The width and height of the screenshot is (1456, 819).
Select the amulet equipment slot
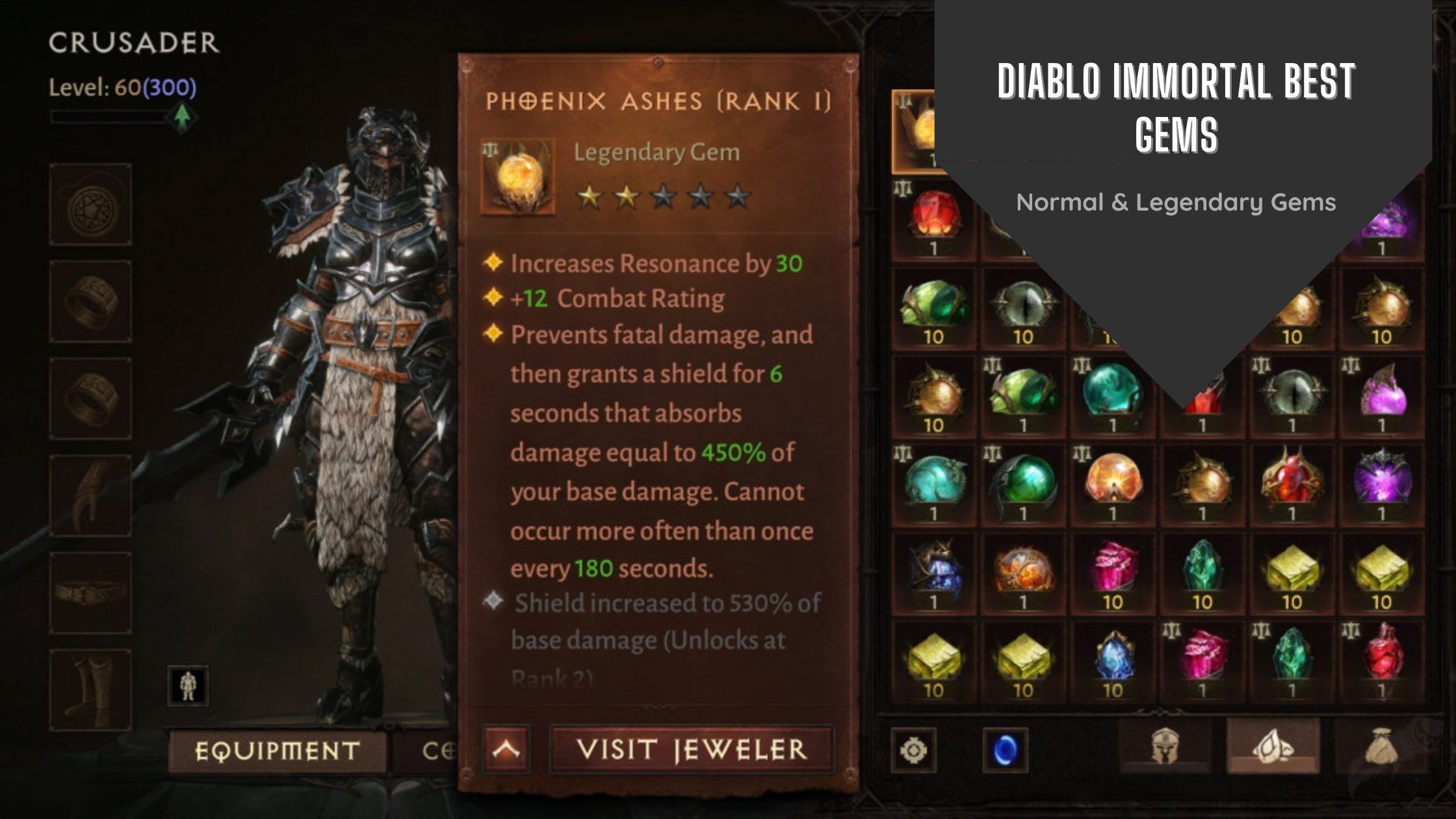(91, 205)
